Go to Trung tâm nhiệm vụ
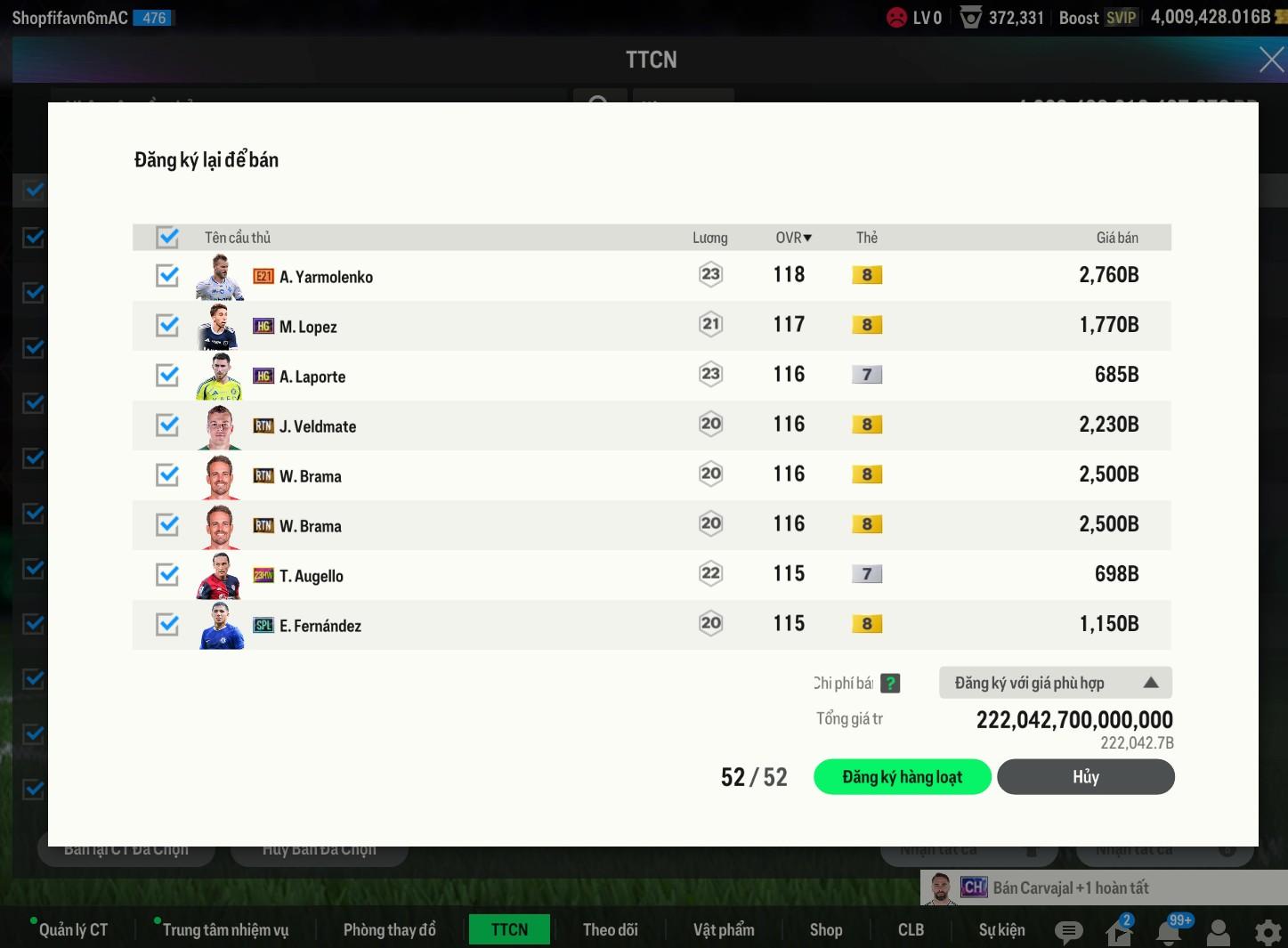Screen dimensions: 1288x948 coord(225,930)
